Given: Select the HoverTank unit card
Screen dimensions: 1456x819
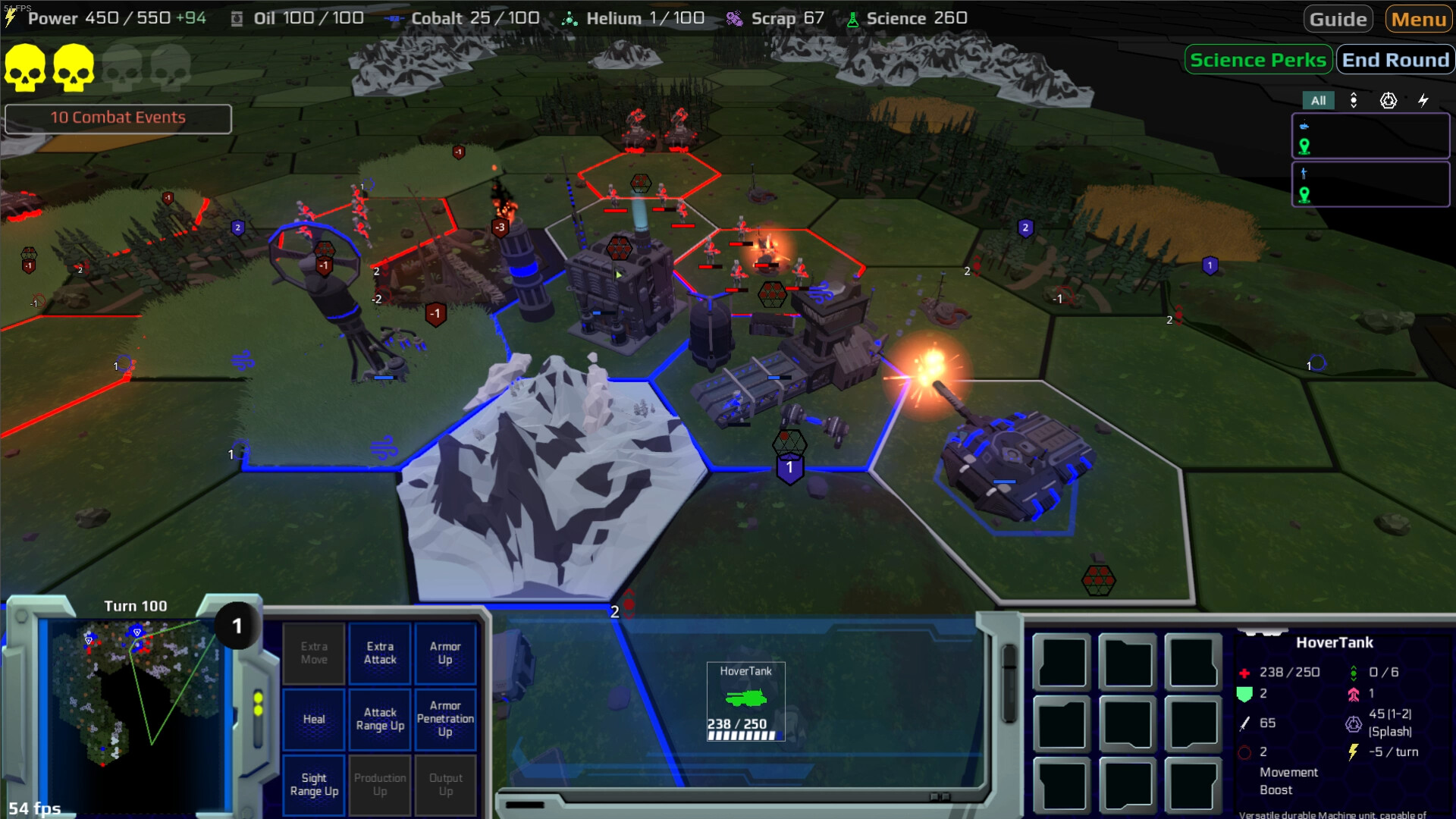Looking at the screenshot, I should tap(745, 701).
